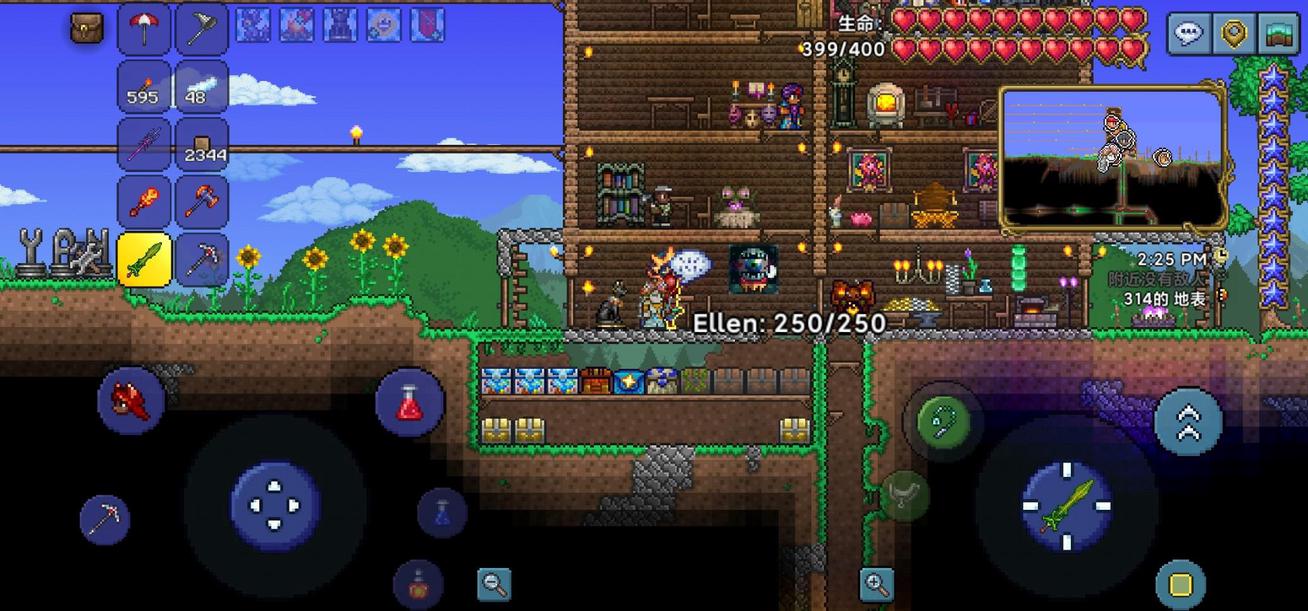Pick the wood stack of 2344
Viewport: 1308px width, 611px height.
(202, 144)
